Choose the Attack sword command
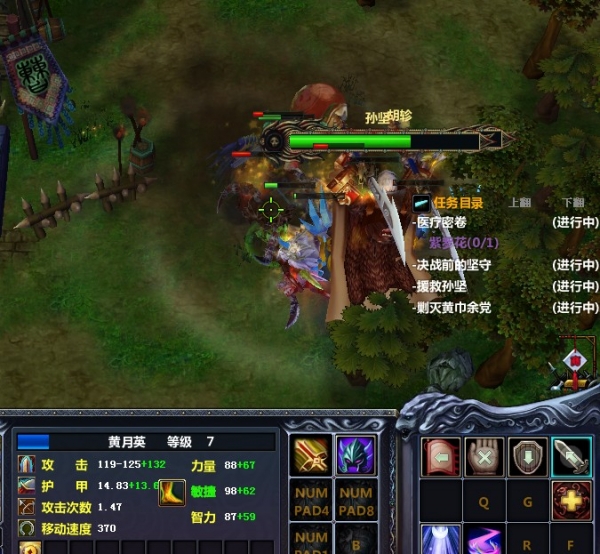The image size is (600, 554). [571, 456]
